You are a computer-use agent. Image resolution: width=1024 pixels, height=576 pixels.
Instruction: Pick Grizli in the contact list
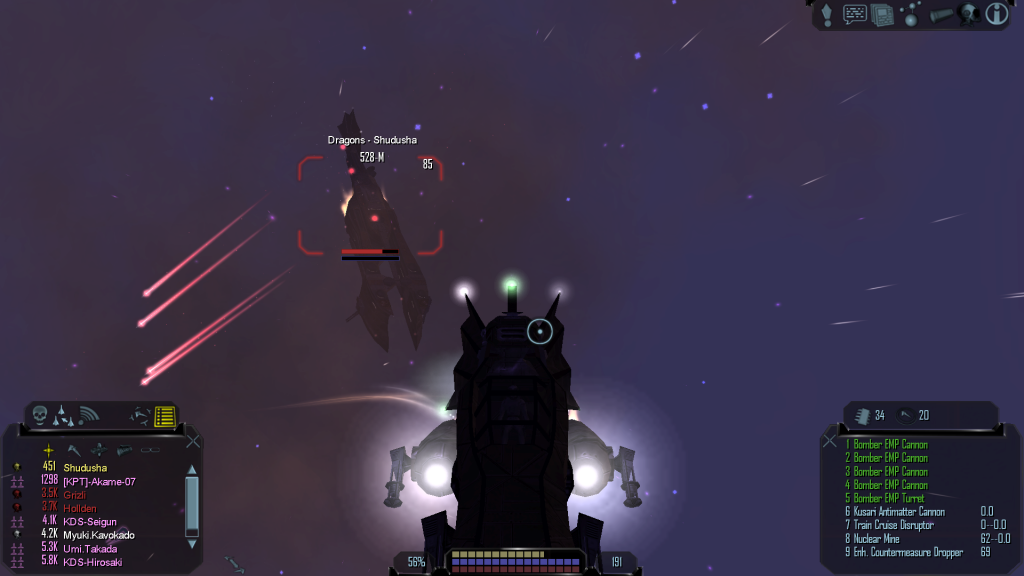[77, 494]
